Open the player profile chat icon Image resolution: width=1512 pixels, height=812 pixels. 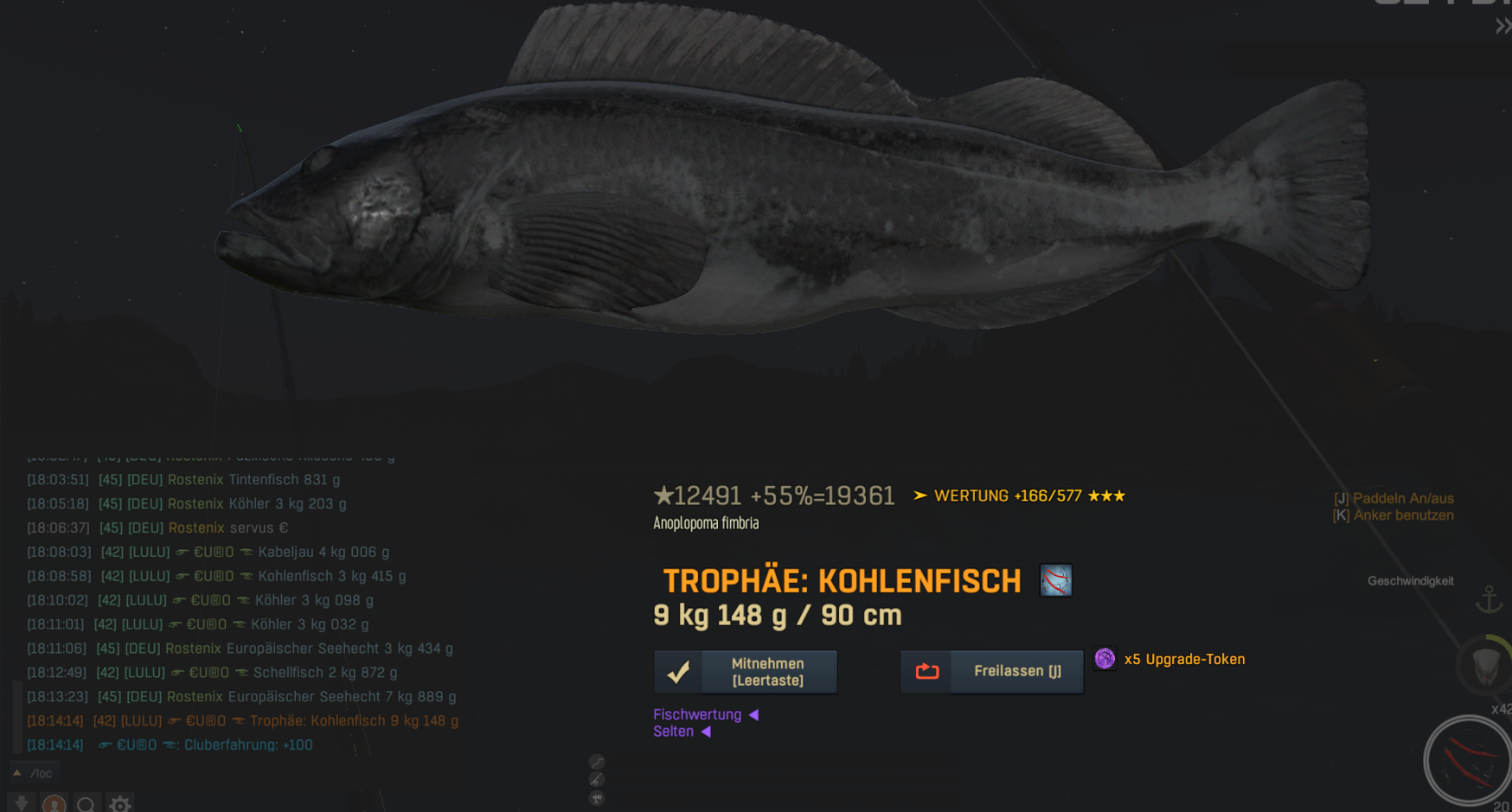54,804
